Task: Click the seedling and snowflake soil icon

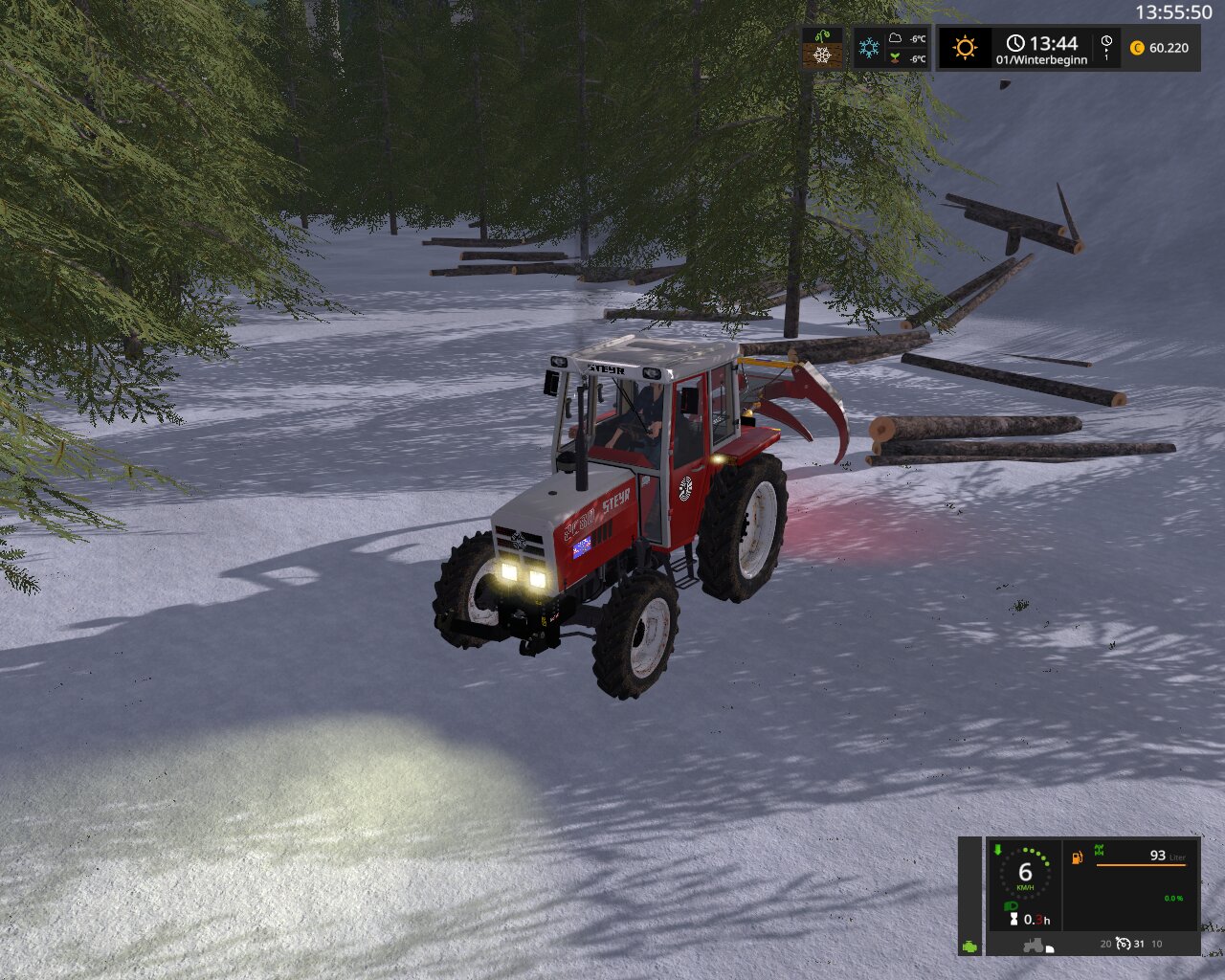Action: [x=822, y=48]
